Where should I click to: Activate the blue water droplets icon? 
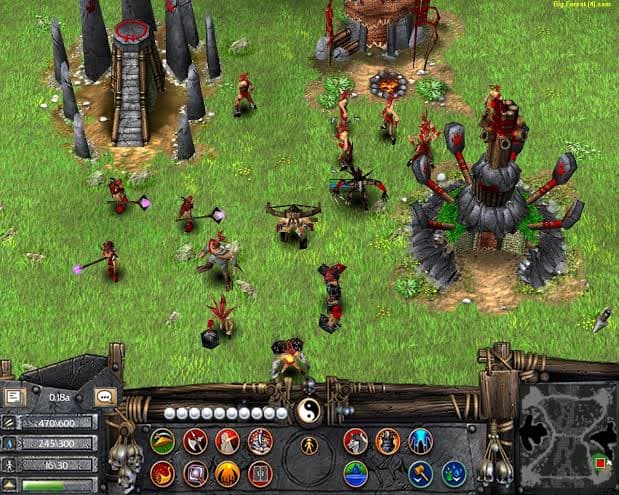pos(454,472)
